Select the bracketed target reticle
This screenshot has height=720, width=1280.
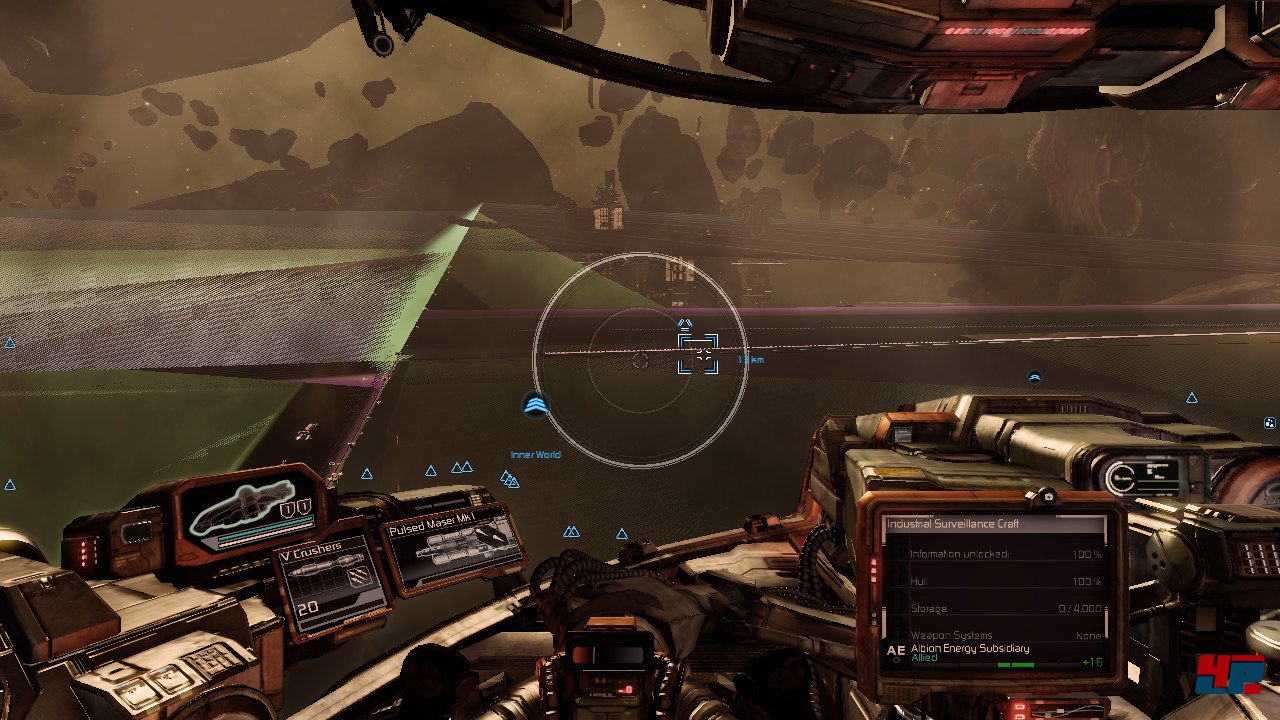pyautogui.click(x=698, y=354)
